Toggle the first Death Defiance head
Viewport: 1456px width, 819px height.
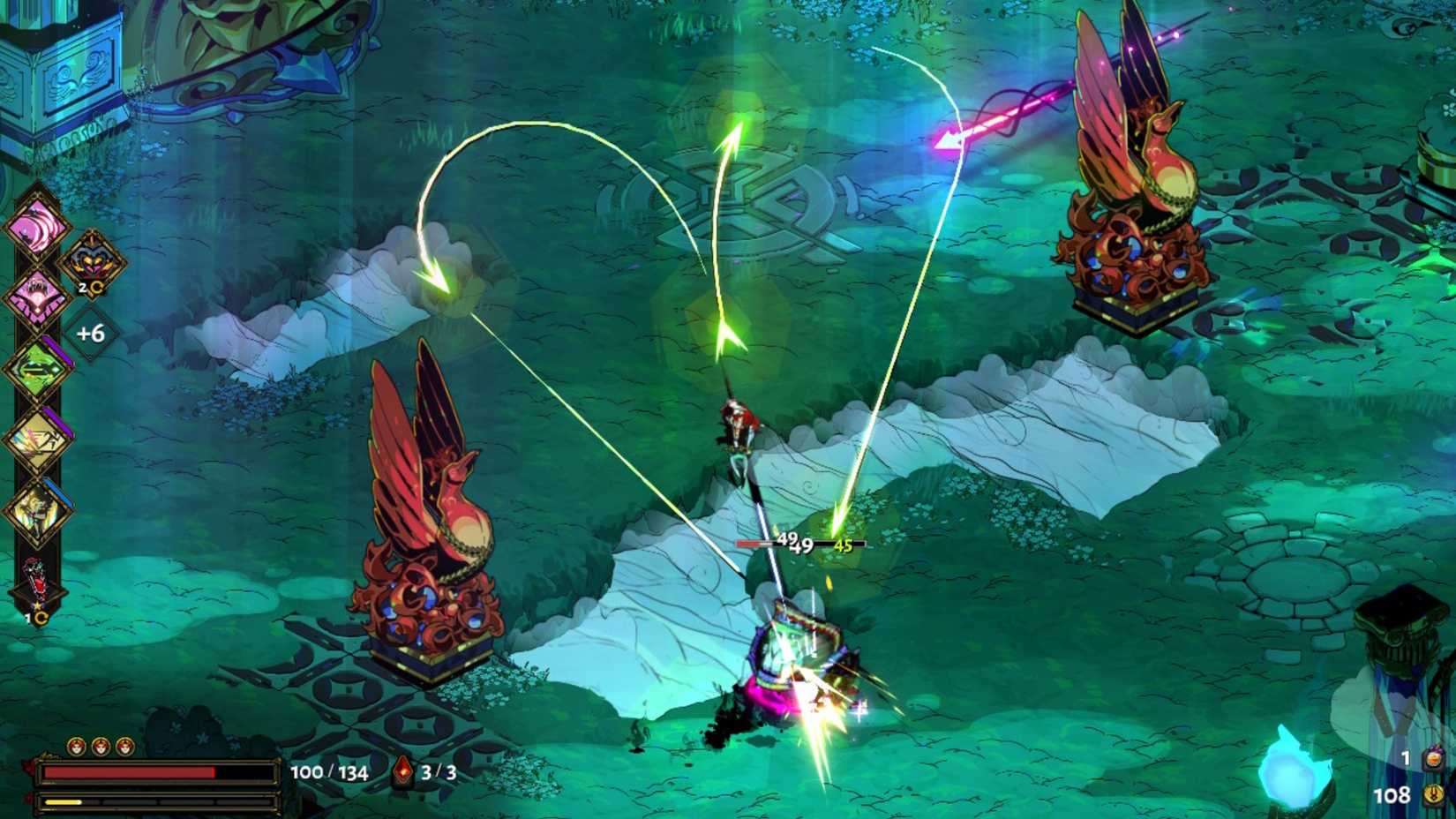click(x=75, y=745)
